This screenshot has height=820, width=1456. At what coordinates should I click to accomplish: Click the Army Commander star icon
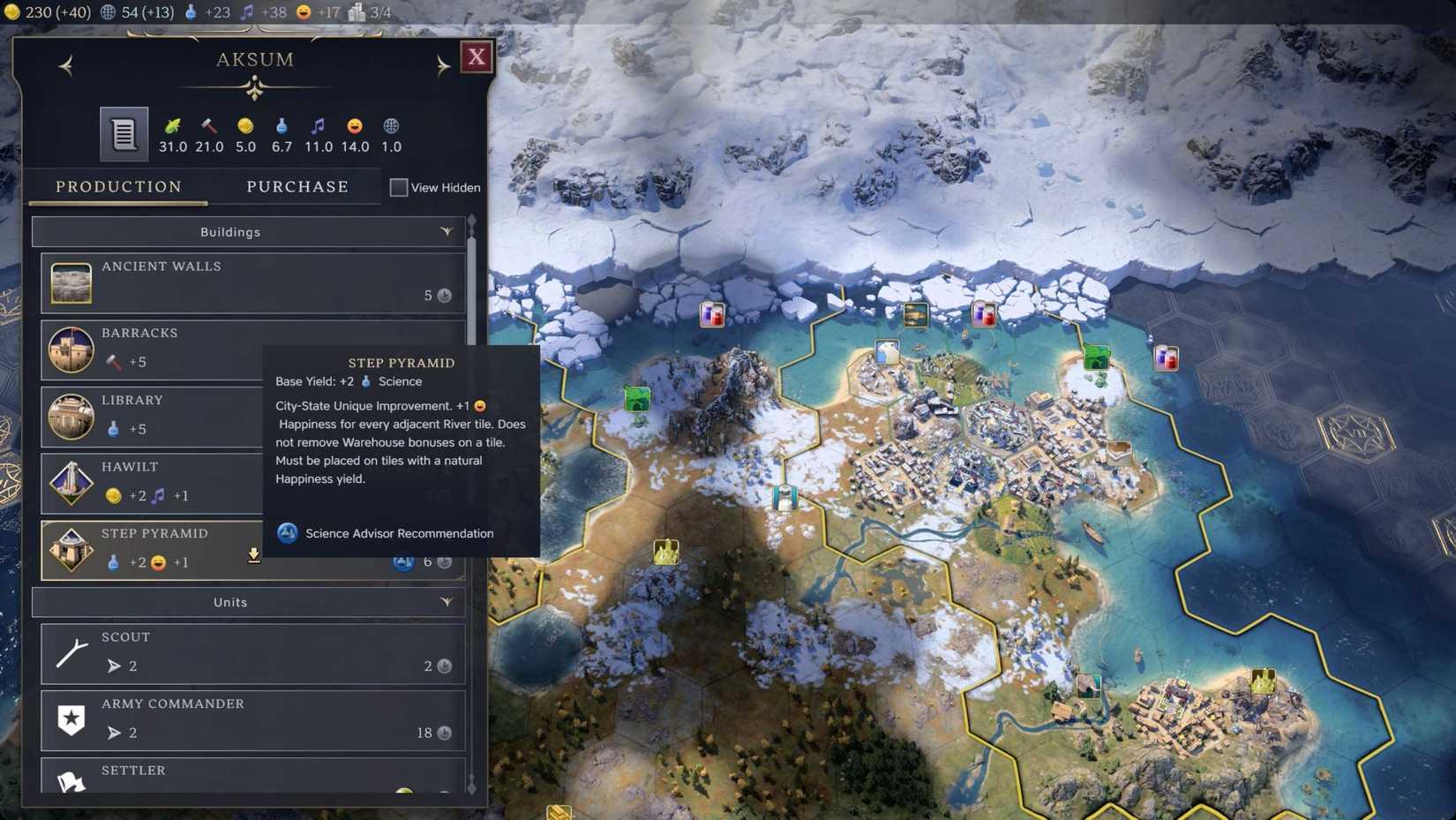(x=71, y=719)
